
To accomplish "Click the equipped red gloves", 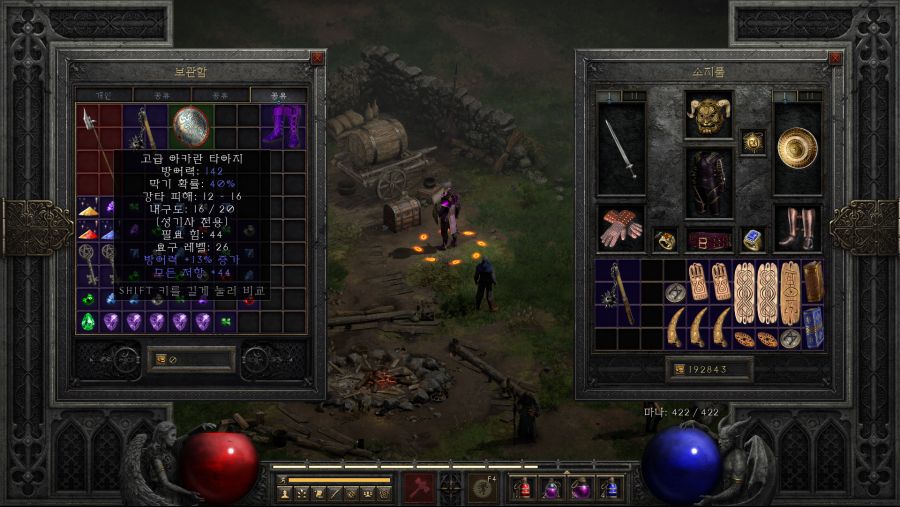I will (621, 228).
